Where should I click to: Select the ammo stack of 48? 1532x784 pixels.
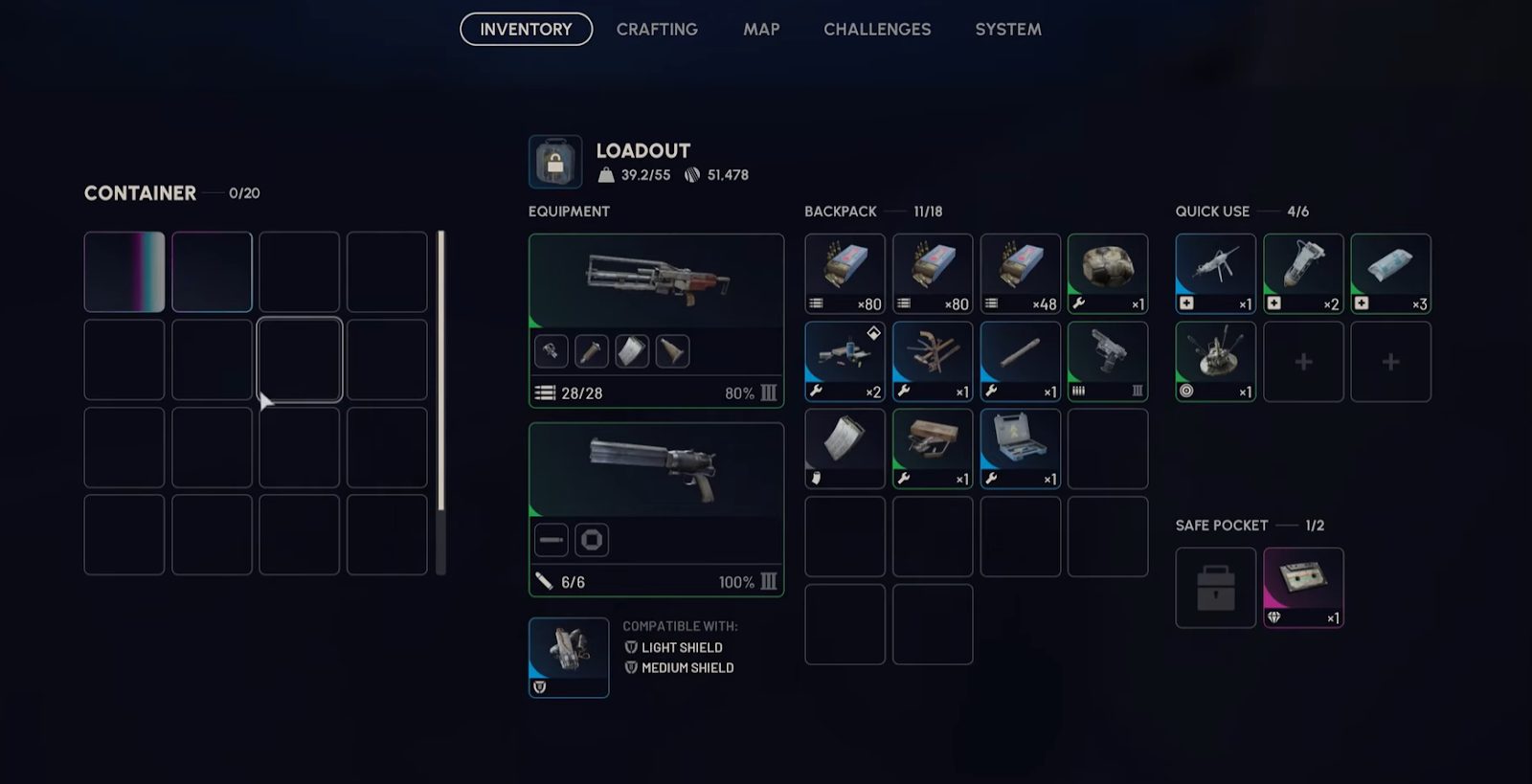click(x=1020, y=274)
